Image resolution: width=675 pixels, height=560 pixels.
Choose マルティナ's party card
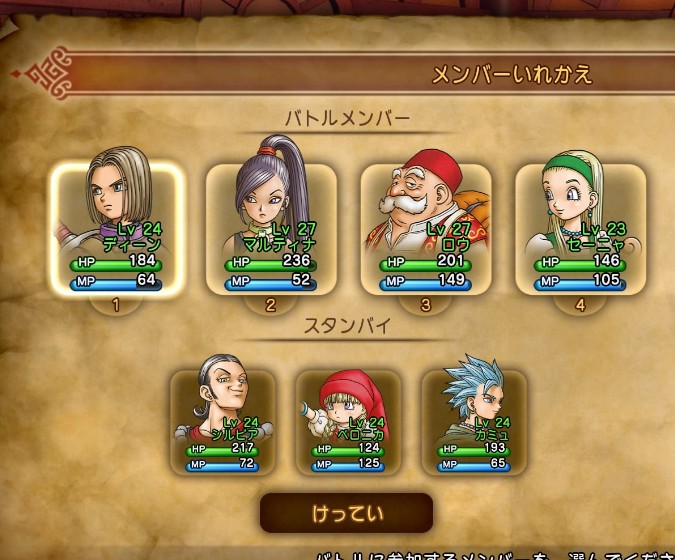click(x=271, y=228)
